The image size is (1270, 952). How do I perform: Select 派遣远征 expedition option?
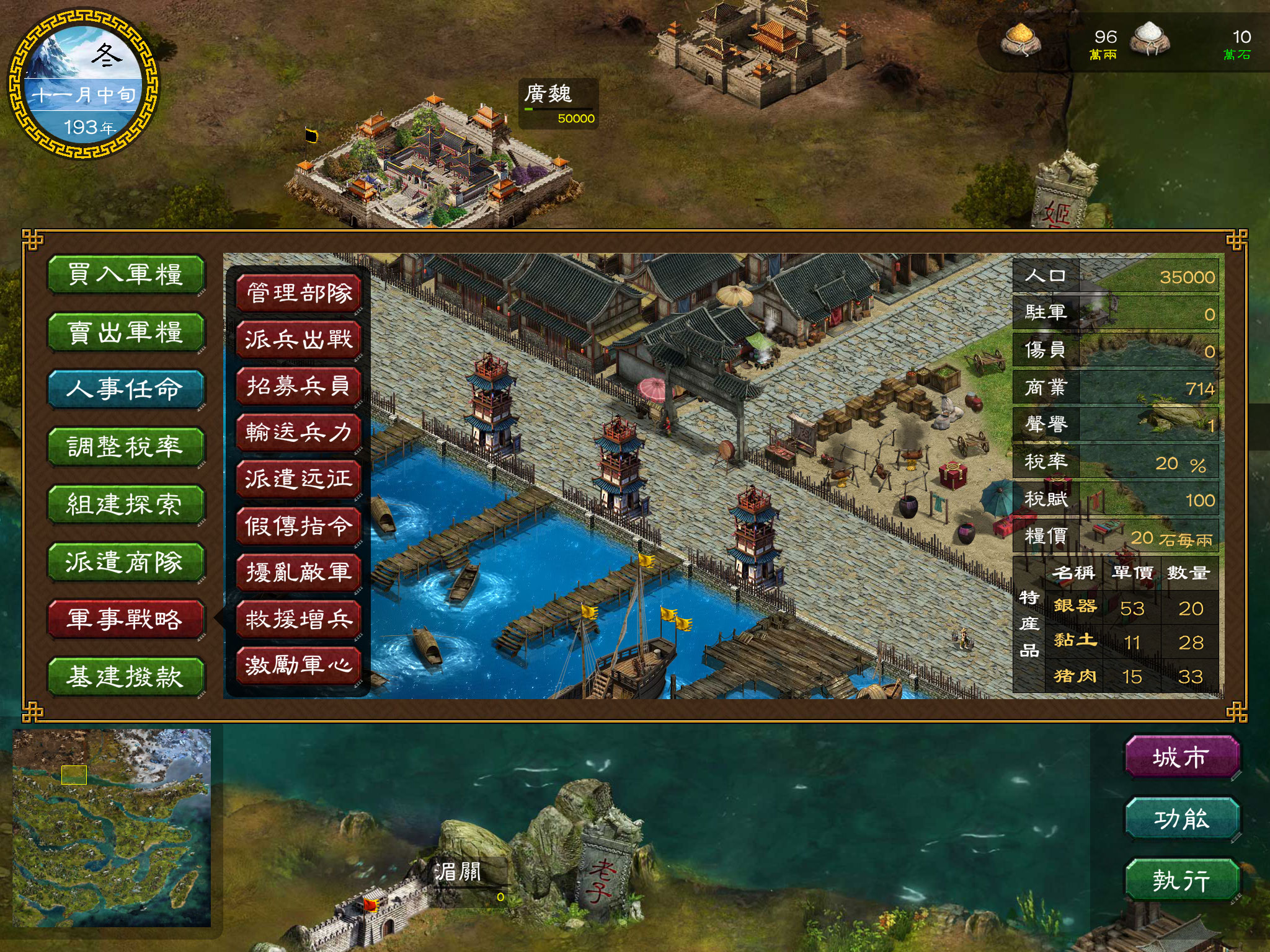click(299, 479)
